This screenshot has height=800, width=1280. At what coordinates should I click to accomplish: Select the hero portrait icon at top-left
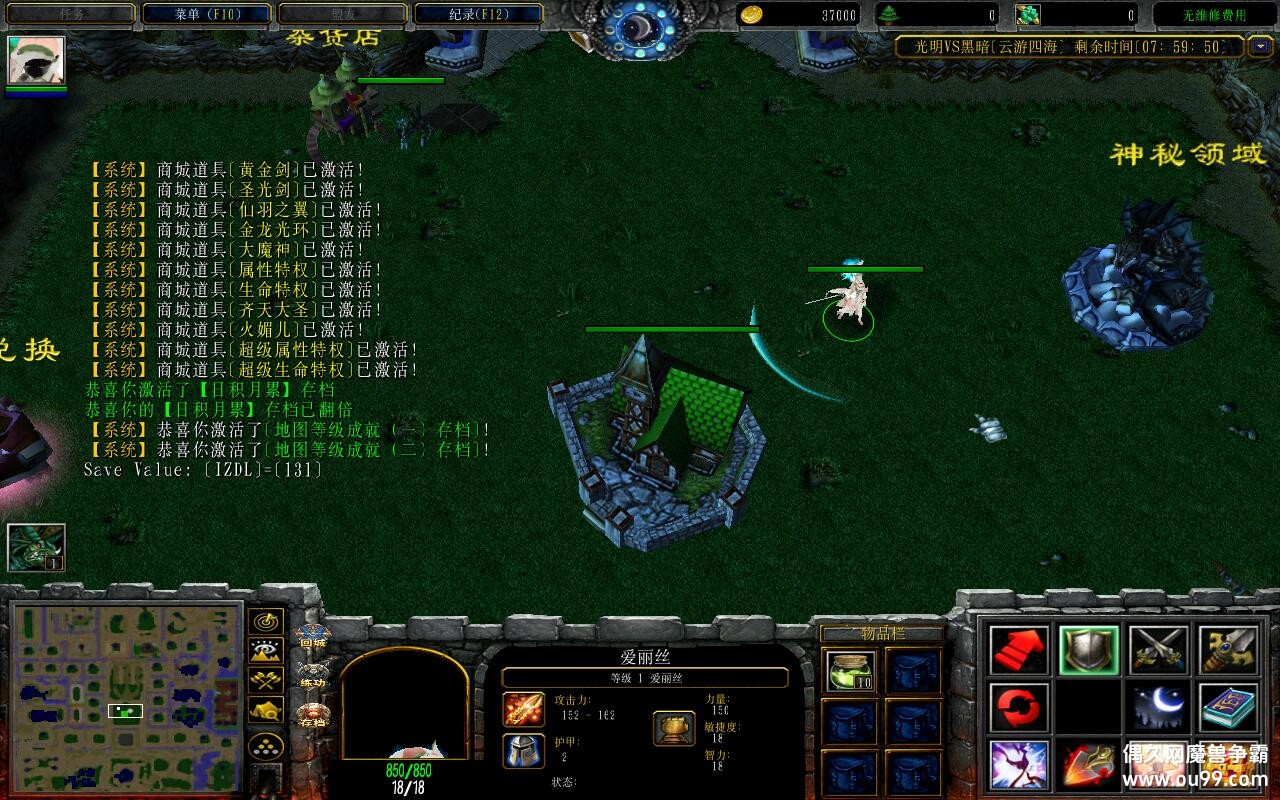(x=37, y=61)
